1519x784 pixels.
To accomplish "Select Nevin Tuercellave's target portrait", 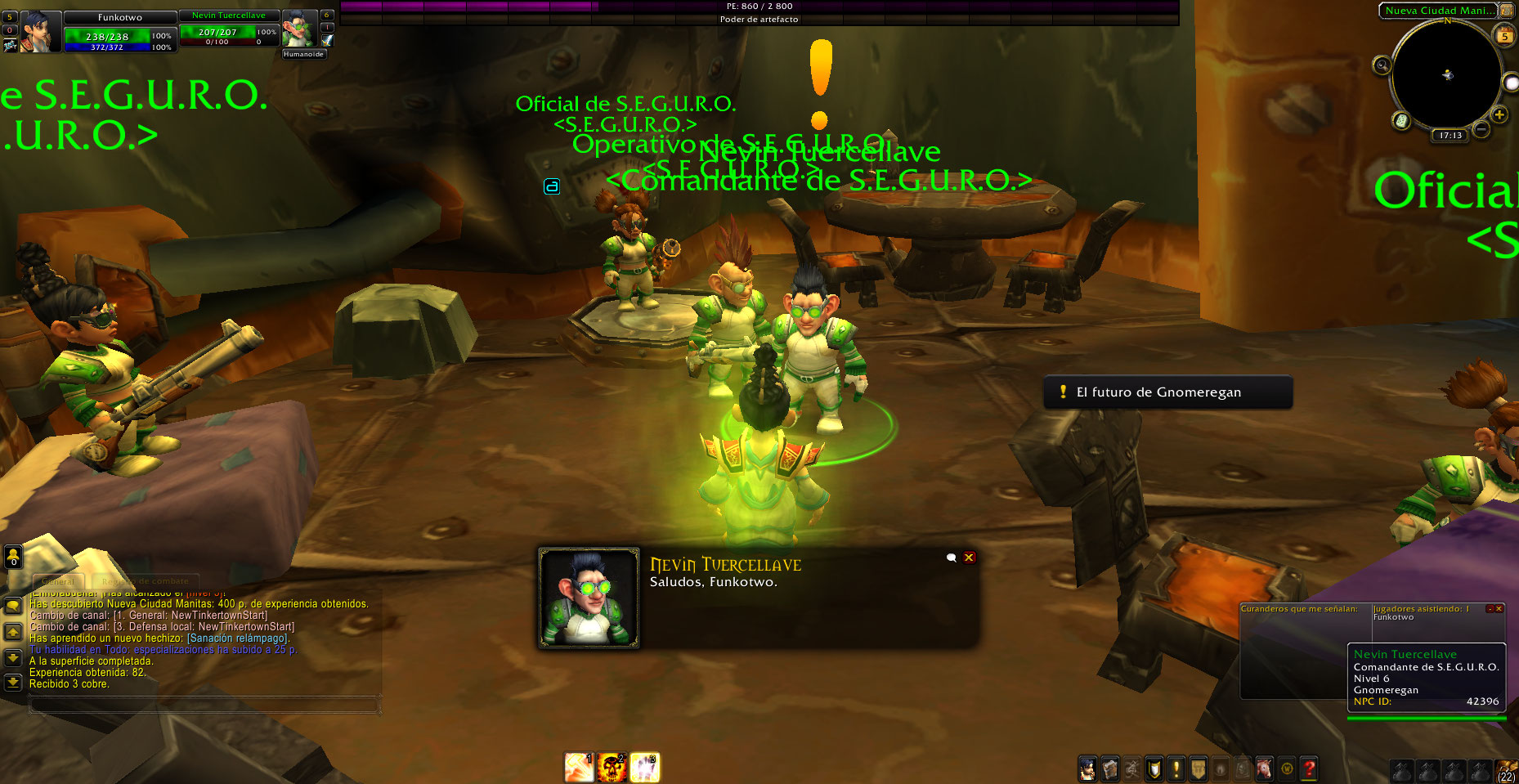I will click(299, 30).
